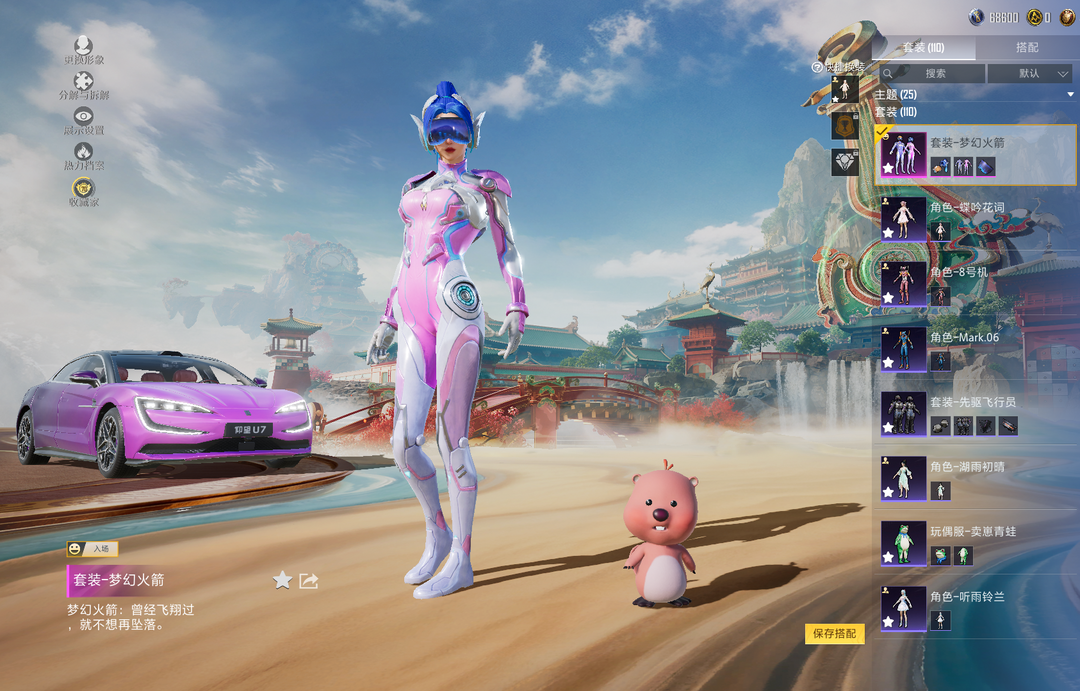Open the 展示设置 display settings

coord(83,120)
